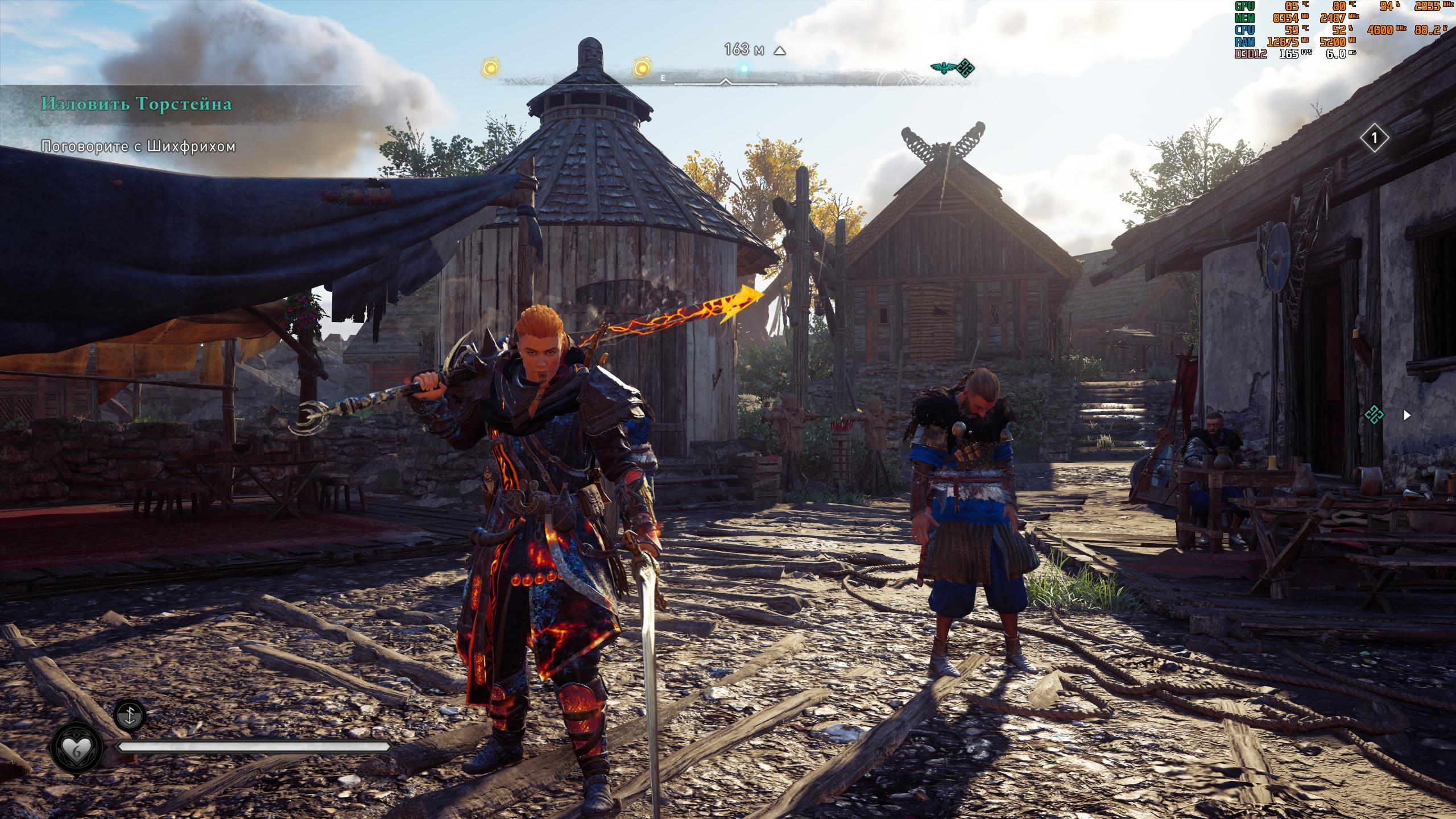Select the green raven icon on compass
This screenshot has width=1456, height=819.
click(x=942, y=68)
